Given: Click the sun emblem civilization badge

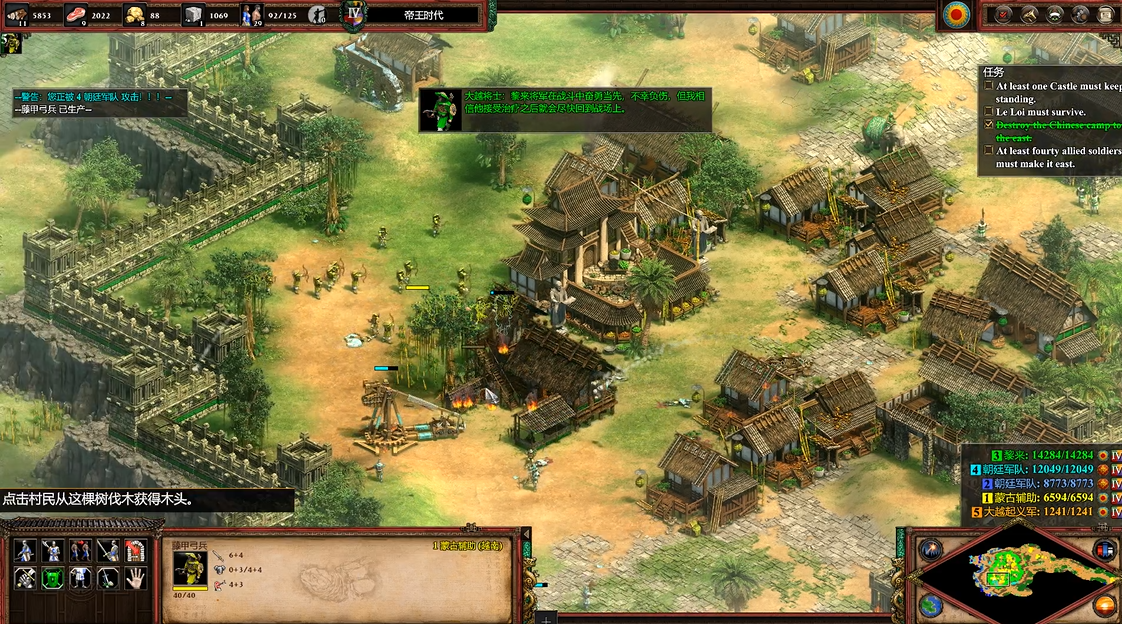Looking at the screenshot, I should click(957, 14).
